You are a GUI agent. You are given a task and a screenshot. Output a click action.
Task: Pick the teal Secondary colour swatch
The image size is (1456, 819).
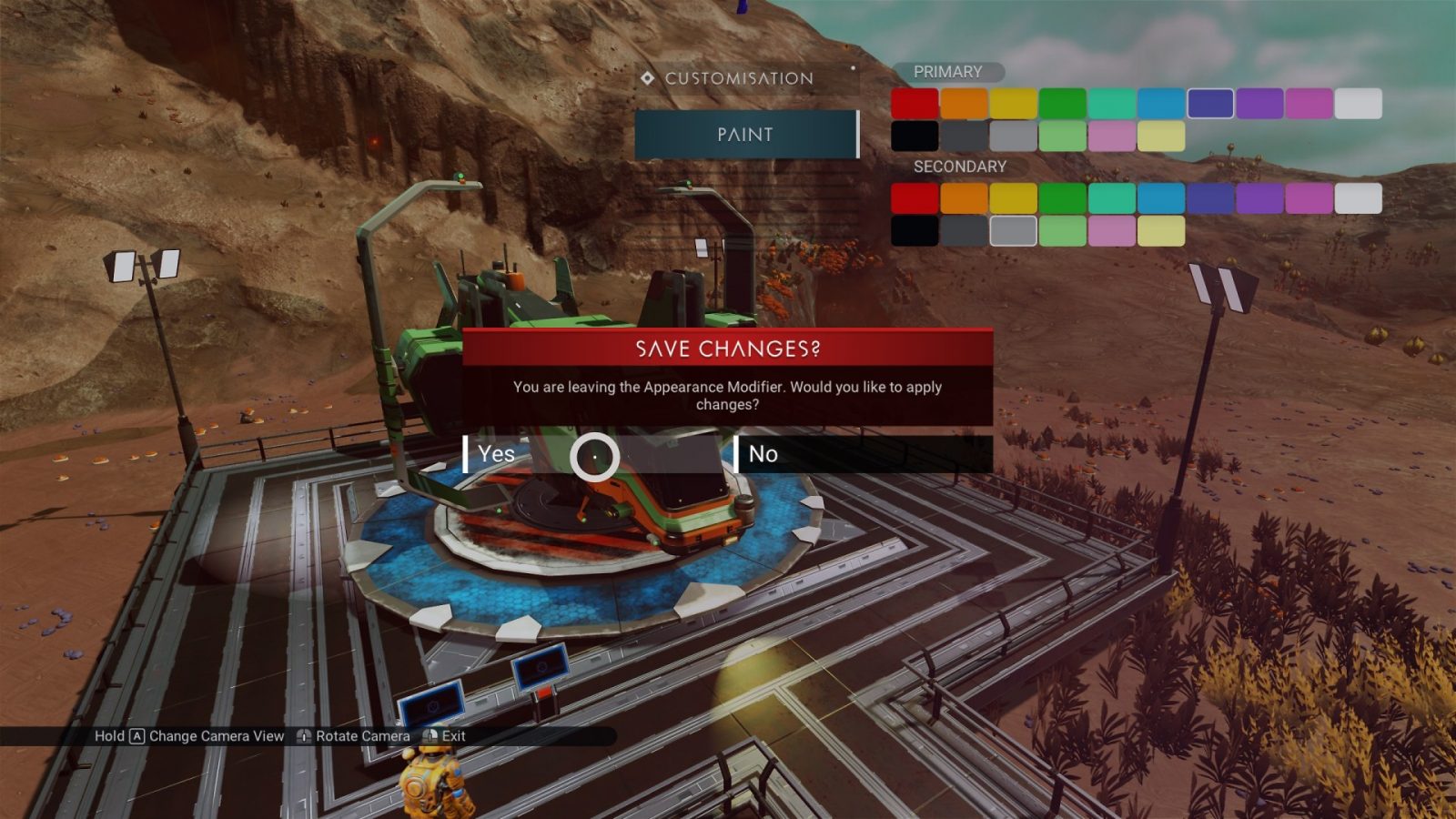[1111, 198]
